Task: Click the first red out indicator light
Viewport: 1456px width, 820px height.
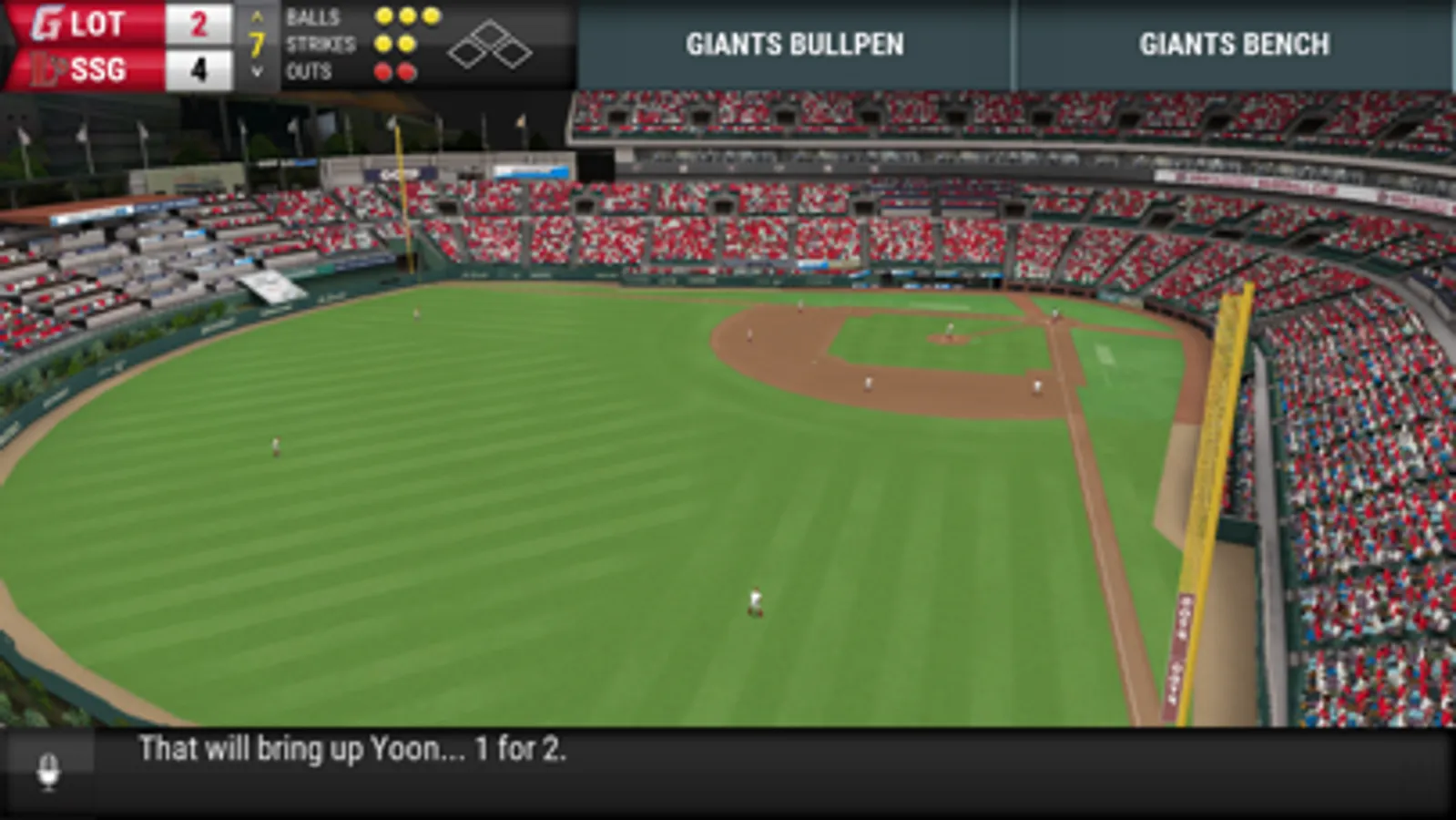Action: point(384,70)
